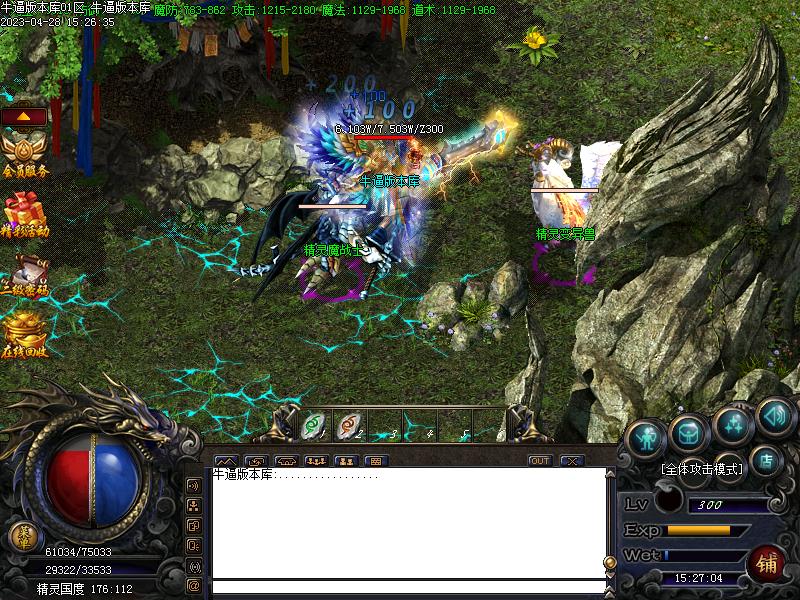The height and width of the screenshot is (600, 800).
Task: Click the chat text input field
Action: click(x=408, y=586)
